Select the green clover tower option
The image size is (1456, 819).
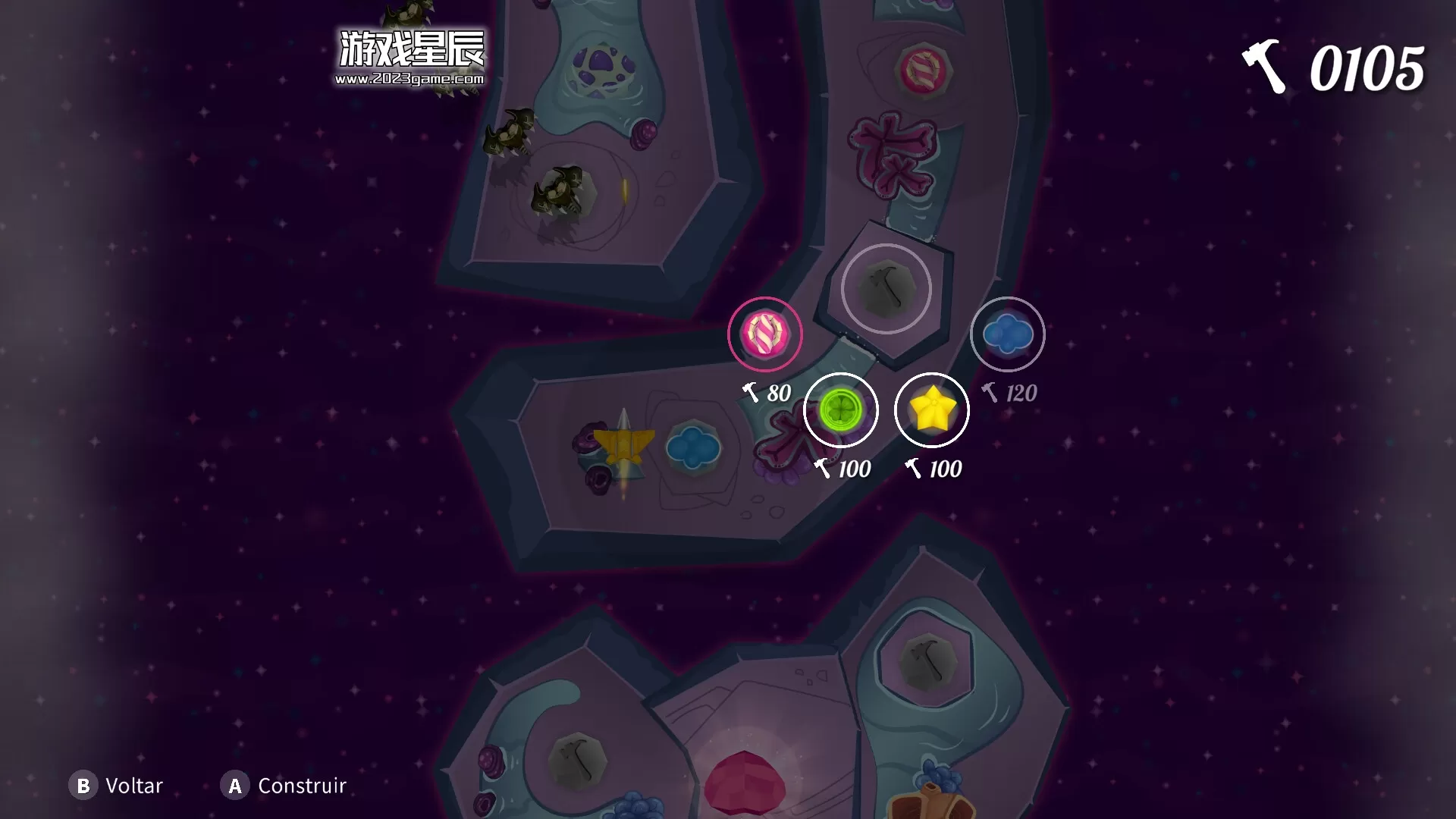[840, 410]
